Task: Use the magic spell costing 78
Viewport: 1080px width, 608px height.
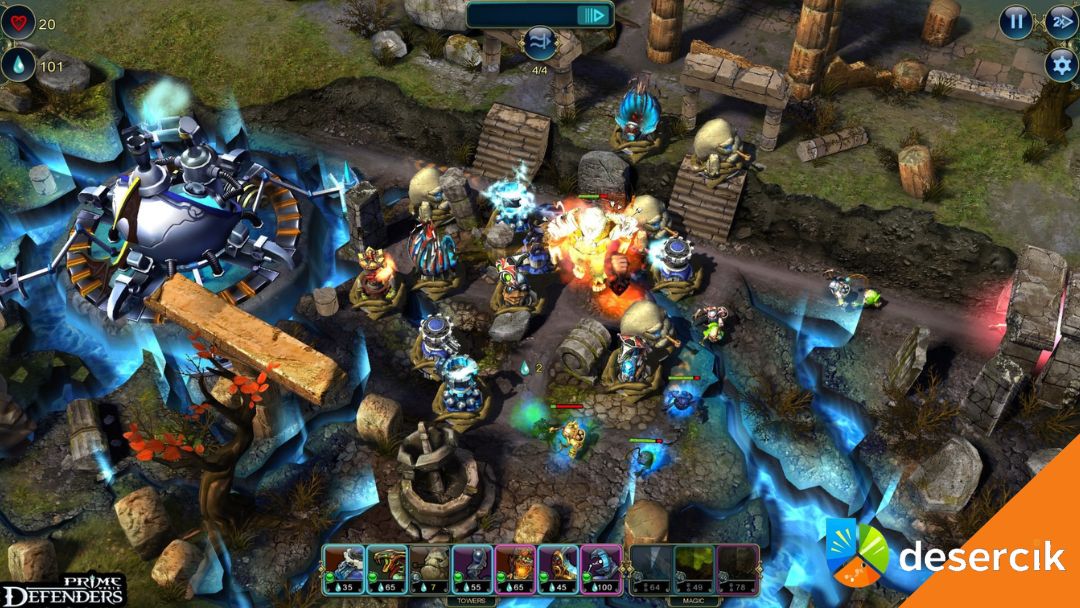Action: pos(738,568)
